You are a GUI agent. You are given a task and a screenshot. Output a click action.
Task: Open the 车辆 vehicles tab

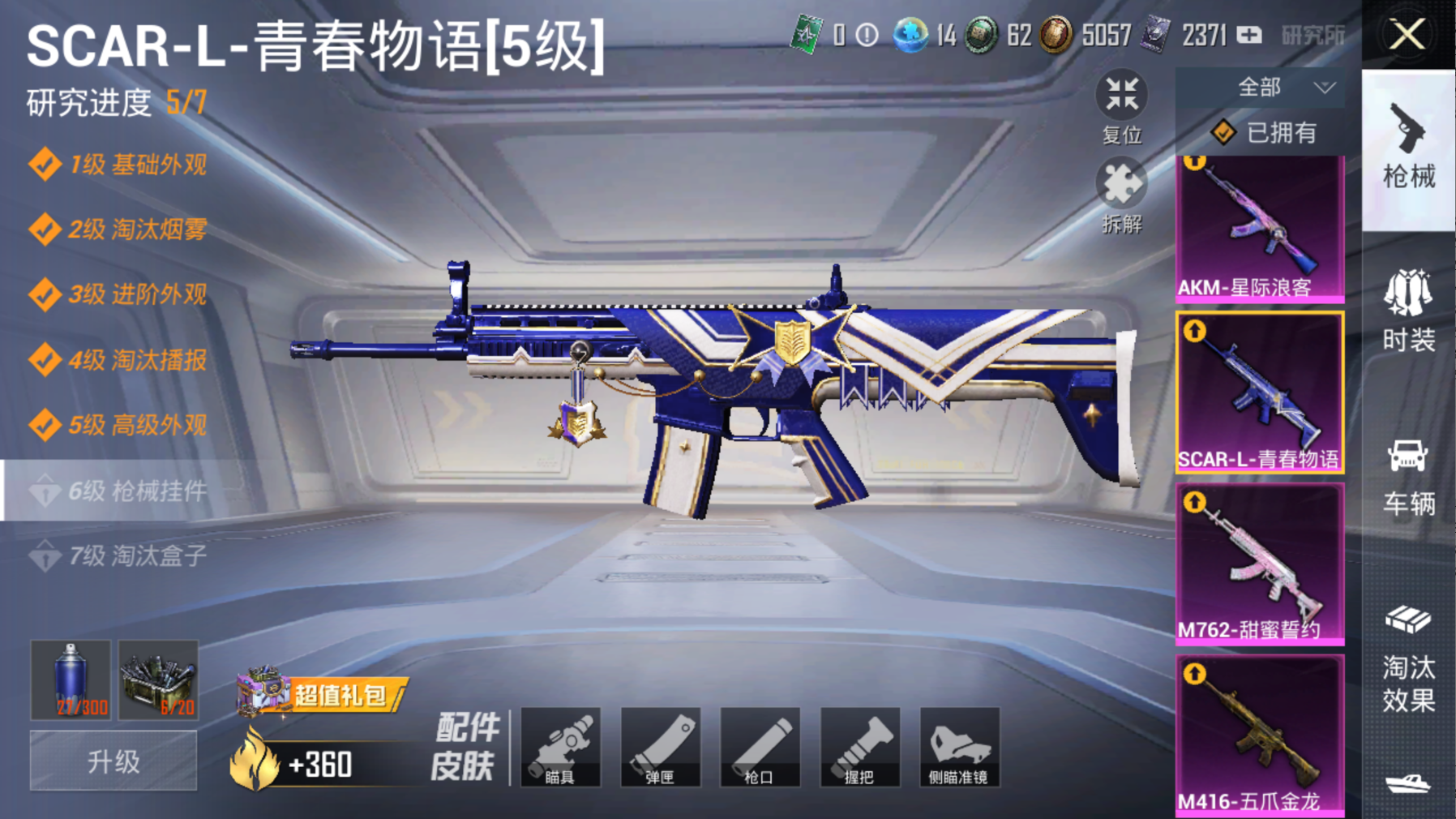tap(1408, 478)
